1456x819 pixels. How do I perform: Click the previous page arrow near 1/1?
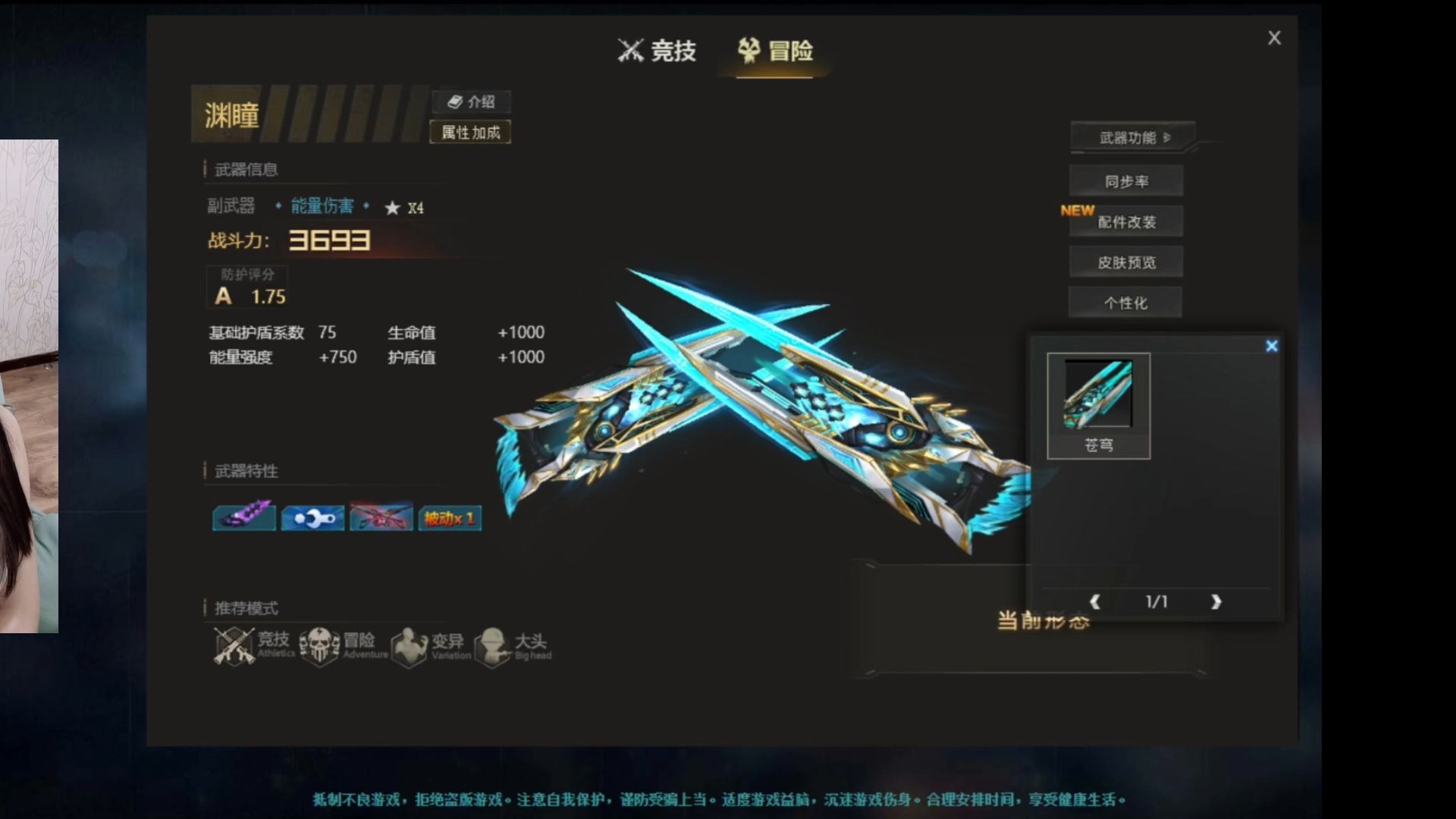point(1095,601)
